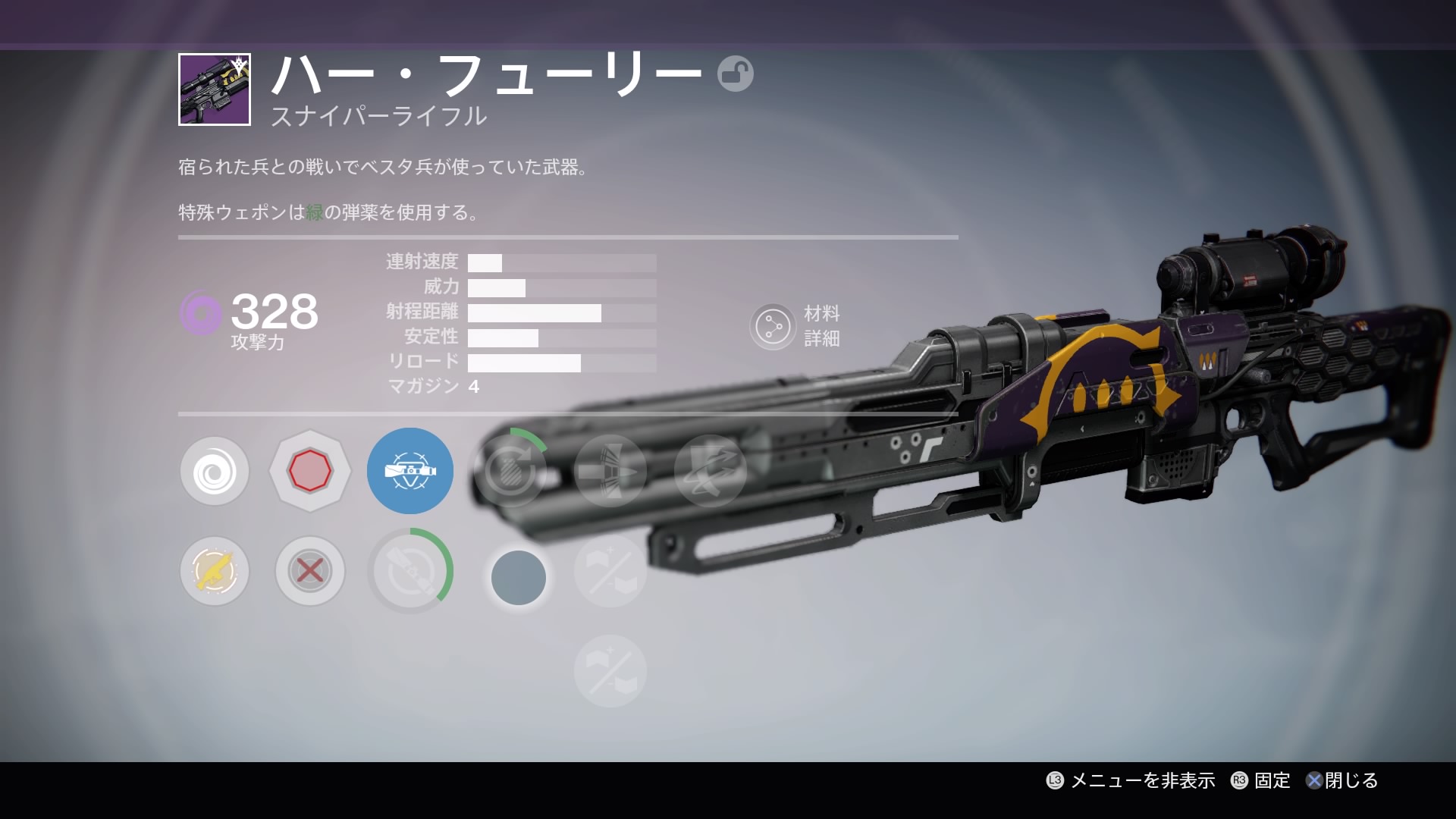Choose the plain blue-grey circle node
The width and height of the screenshot is (1456, 819).
pyautogui.click(x=519, y=578)
